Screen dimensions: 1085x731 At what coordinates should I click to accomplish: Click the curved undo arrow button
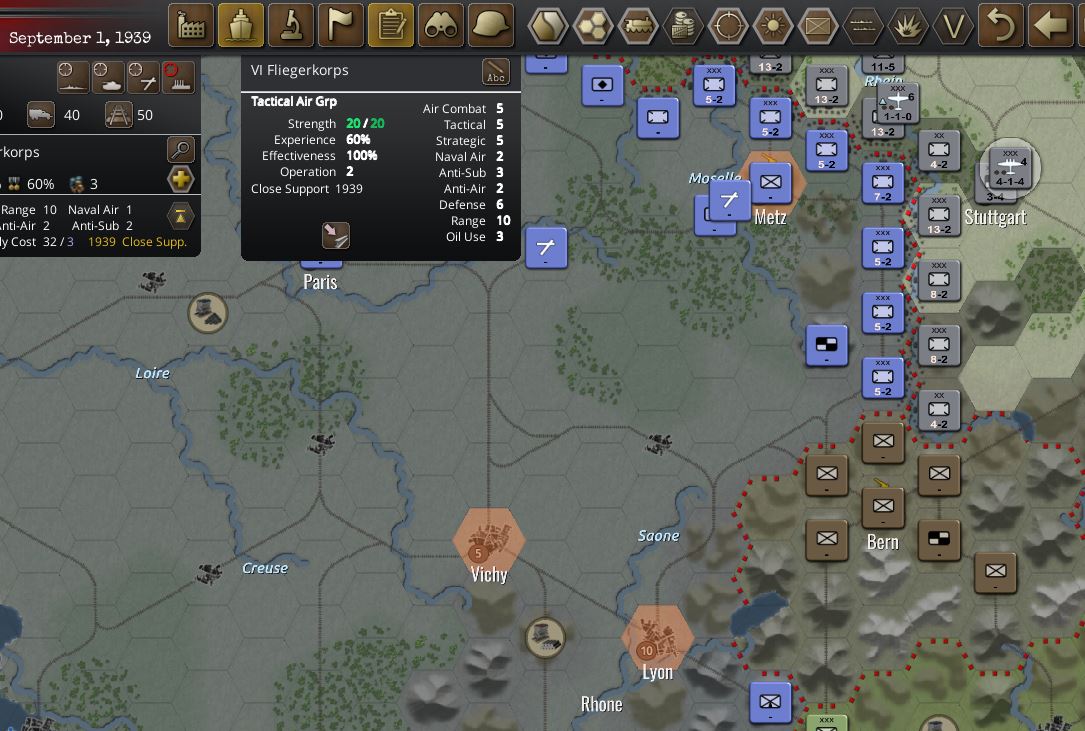tap(1001, 26)
